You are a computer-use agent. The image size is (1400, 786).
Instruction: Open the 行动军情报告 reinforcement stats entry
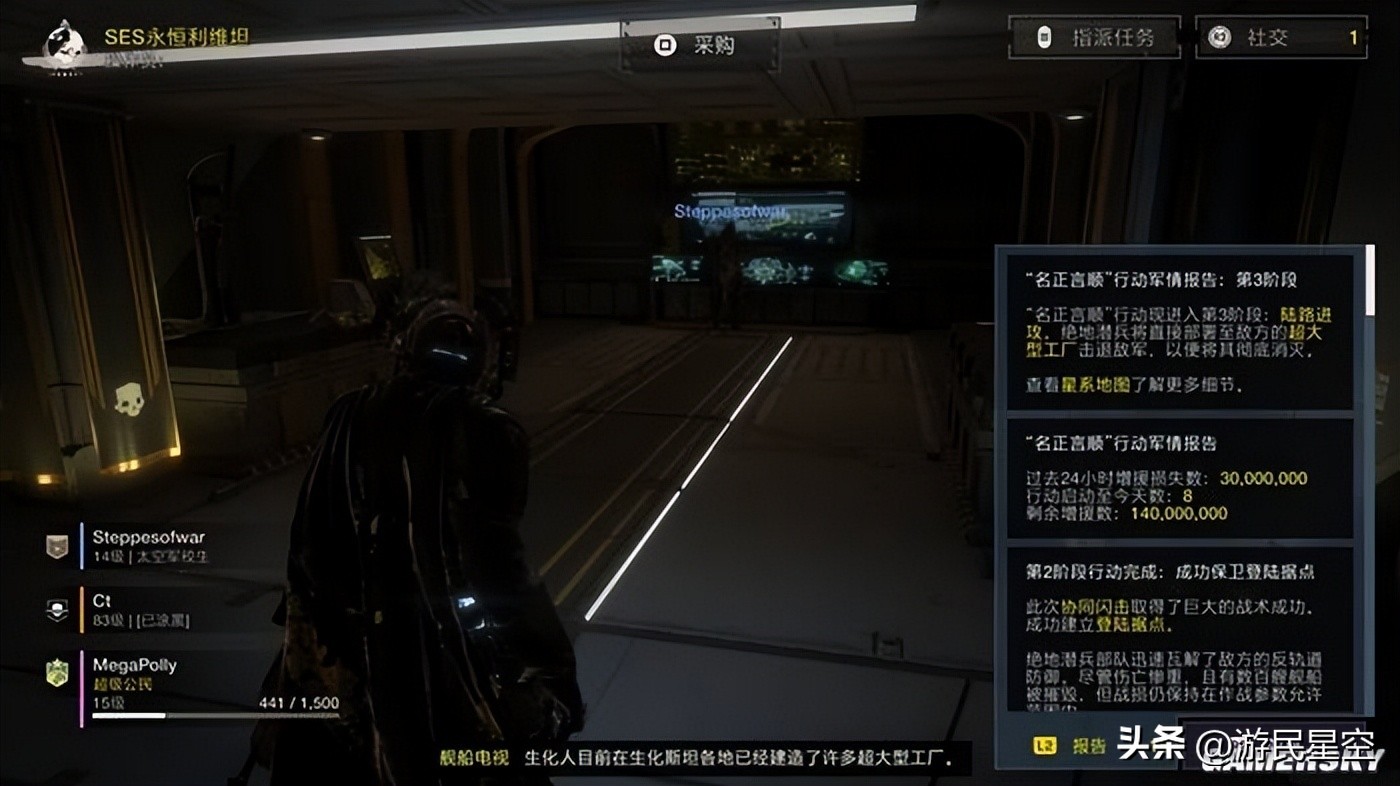pos(1178,478)
